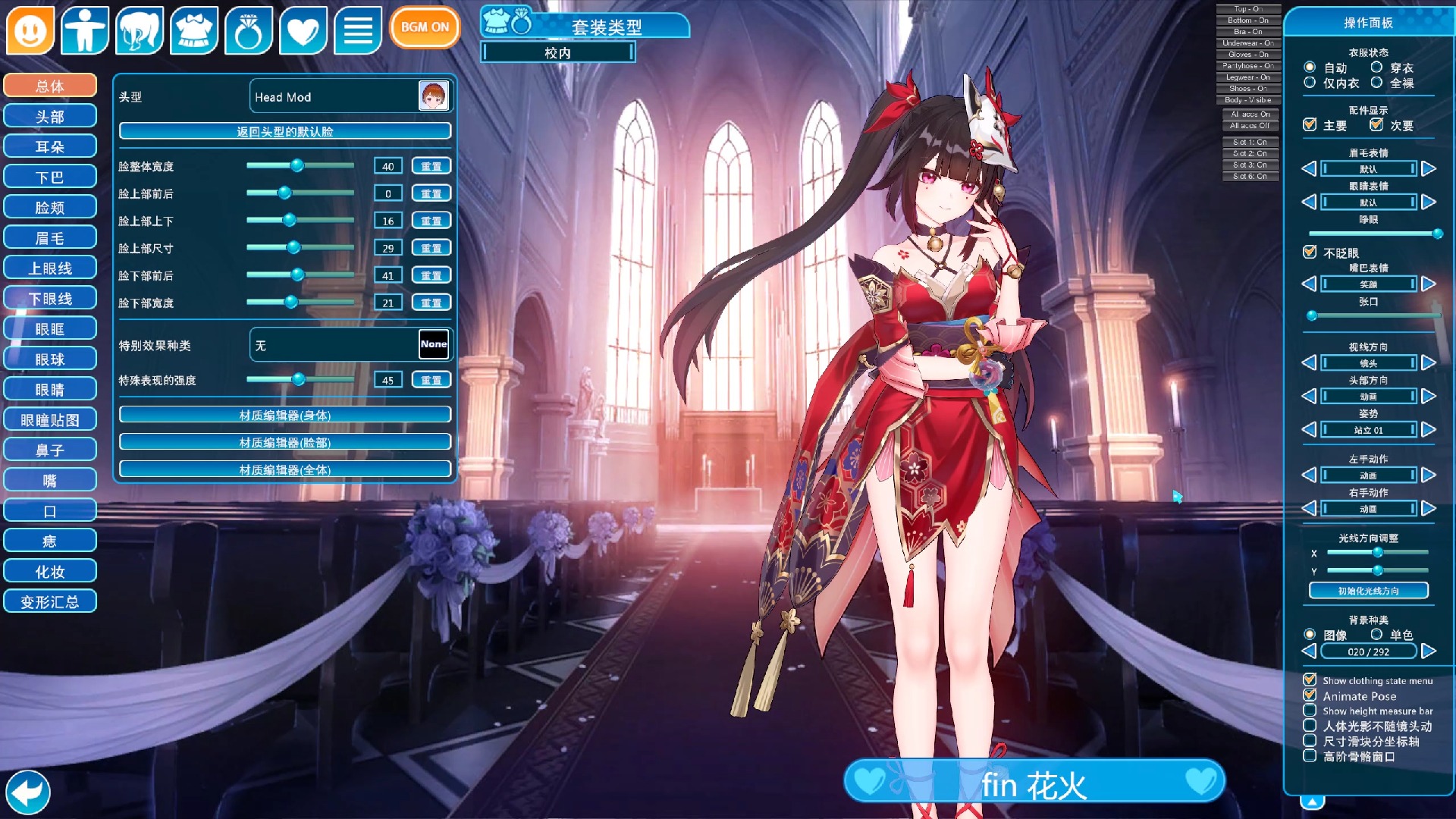Screen dimensions: 1456x819
Task: Go back with the arrow button
Action: pos(27,792)
